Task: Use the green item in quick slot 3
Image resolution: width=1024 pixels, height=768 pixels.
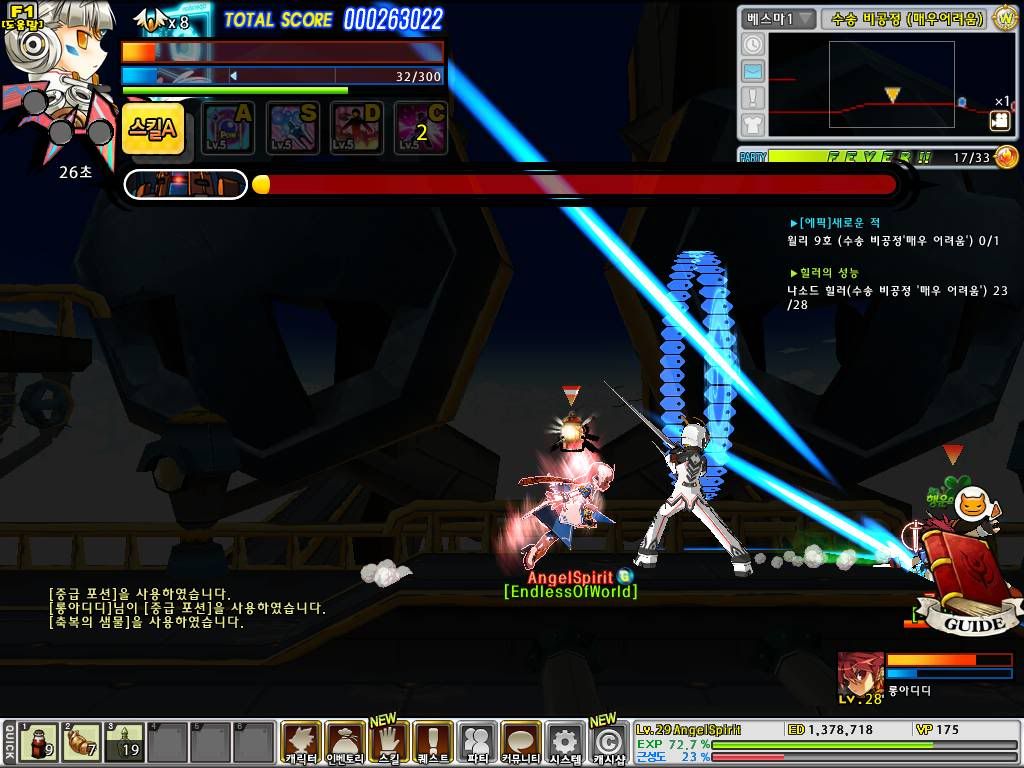Action: click(125, 743)
